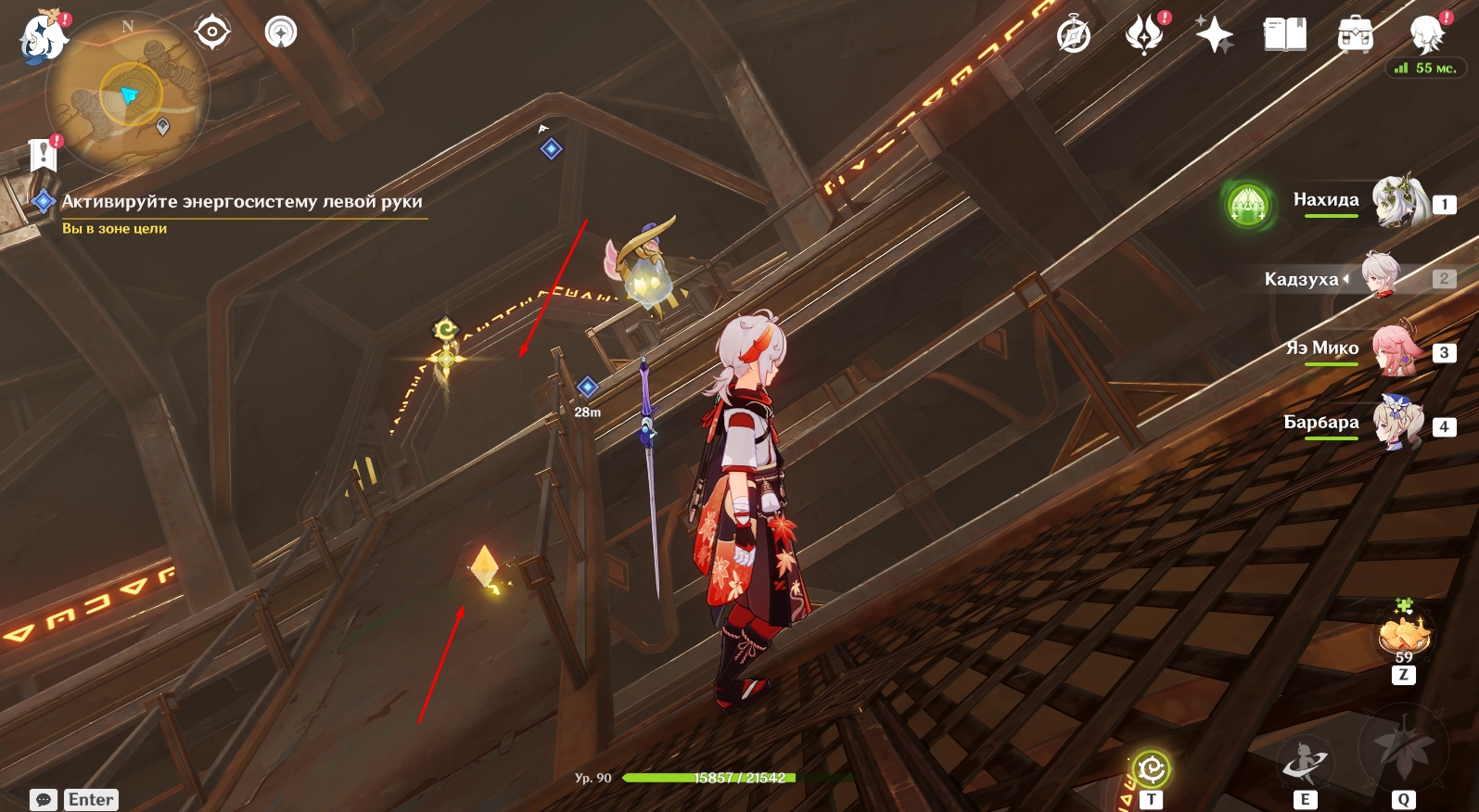Open the Paimon menu icon
Viewport: 1479px width, 812px height.
pyautogui.click(x=43, y=37)
